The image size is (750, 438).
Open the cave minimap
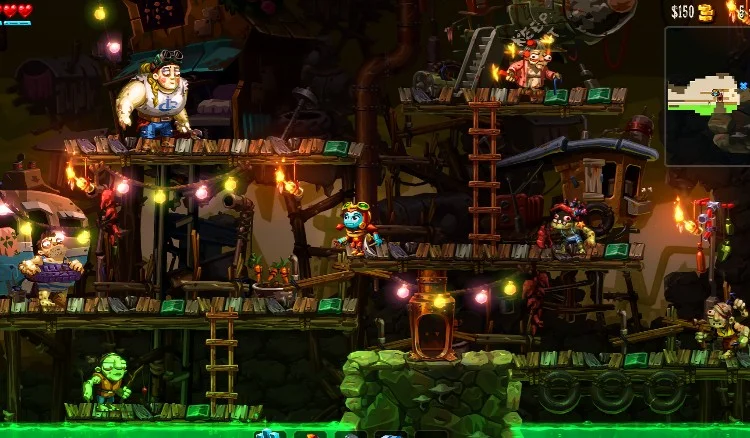tap(707, 95)
